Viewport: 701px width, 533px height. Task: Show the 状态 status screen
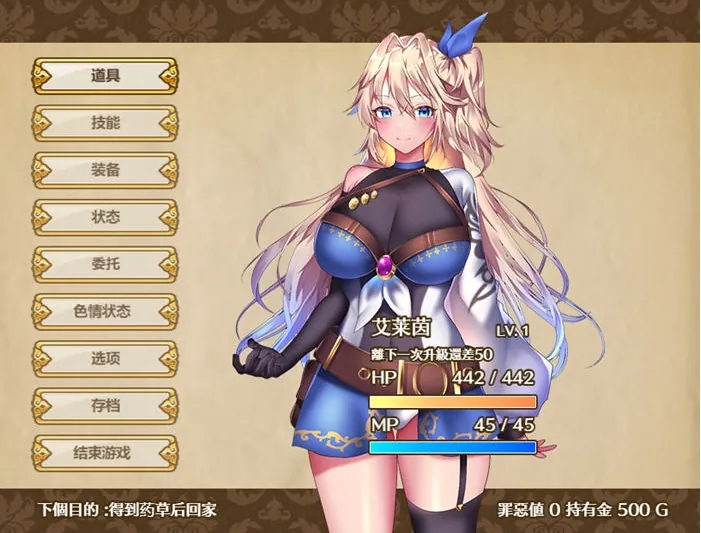click(105, 216)
